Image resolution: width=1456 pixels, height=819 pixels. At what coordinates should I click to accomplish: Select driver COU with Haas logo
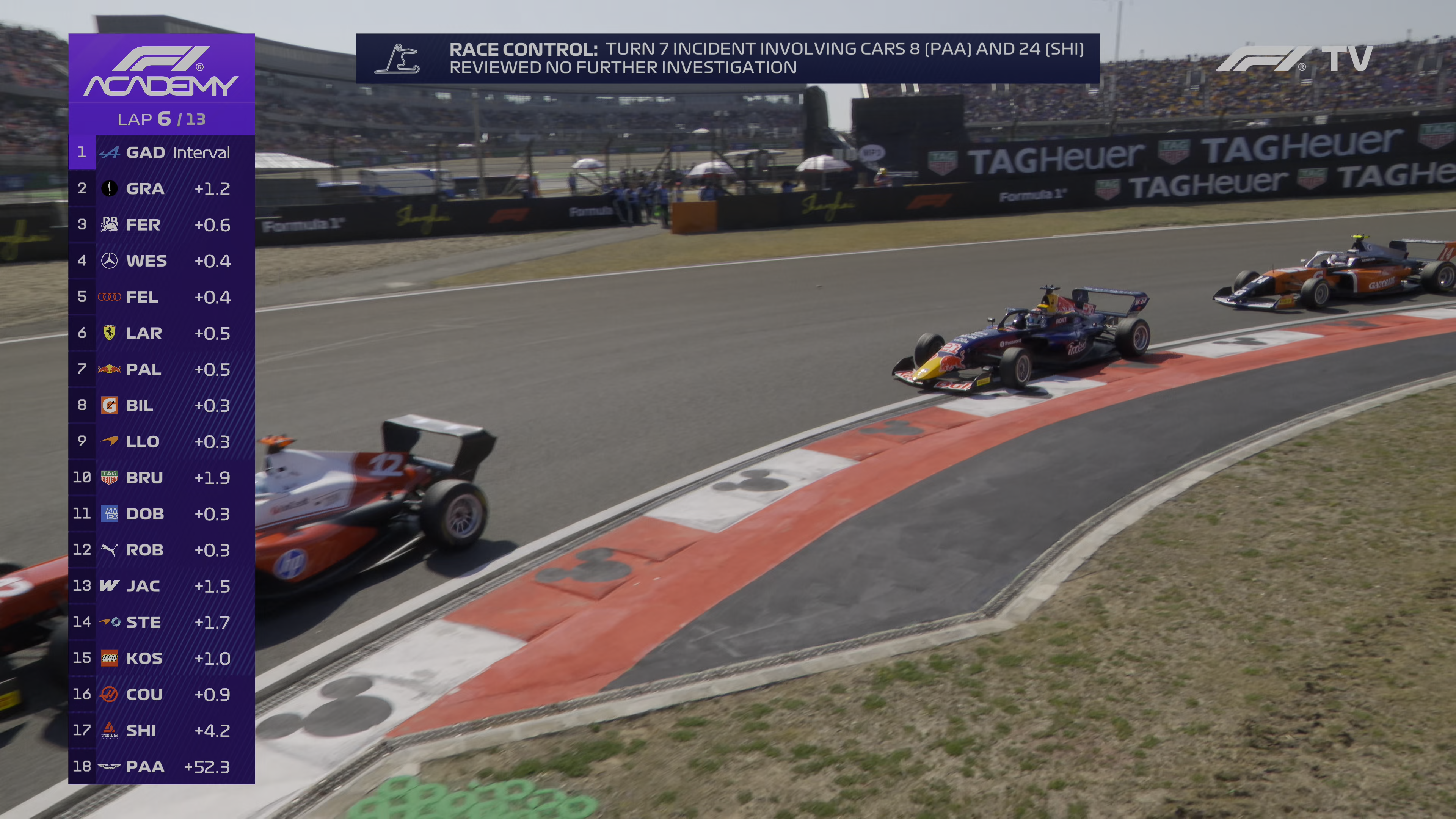coord(162,695)
